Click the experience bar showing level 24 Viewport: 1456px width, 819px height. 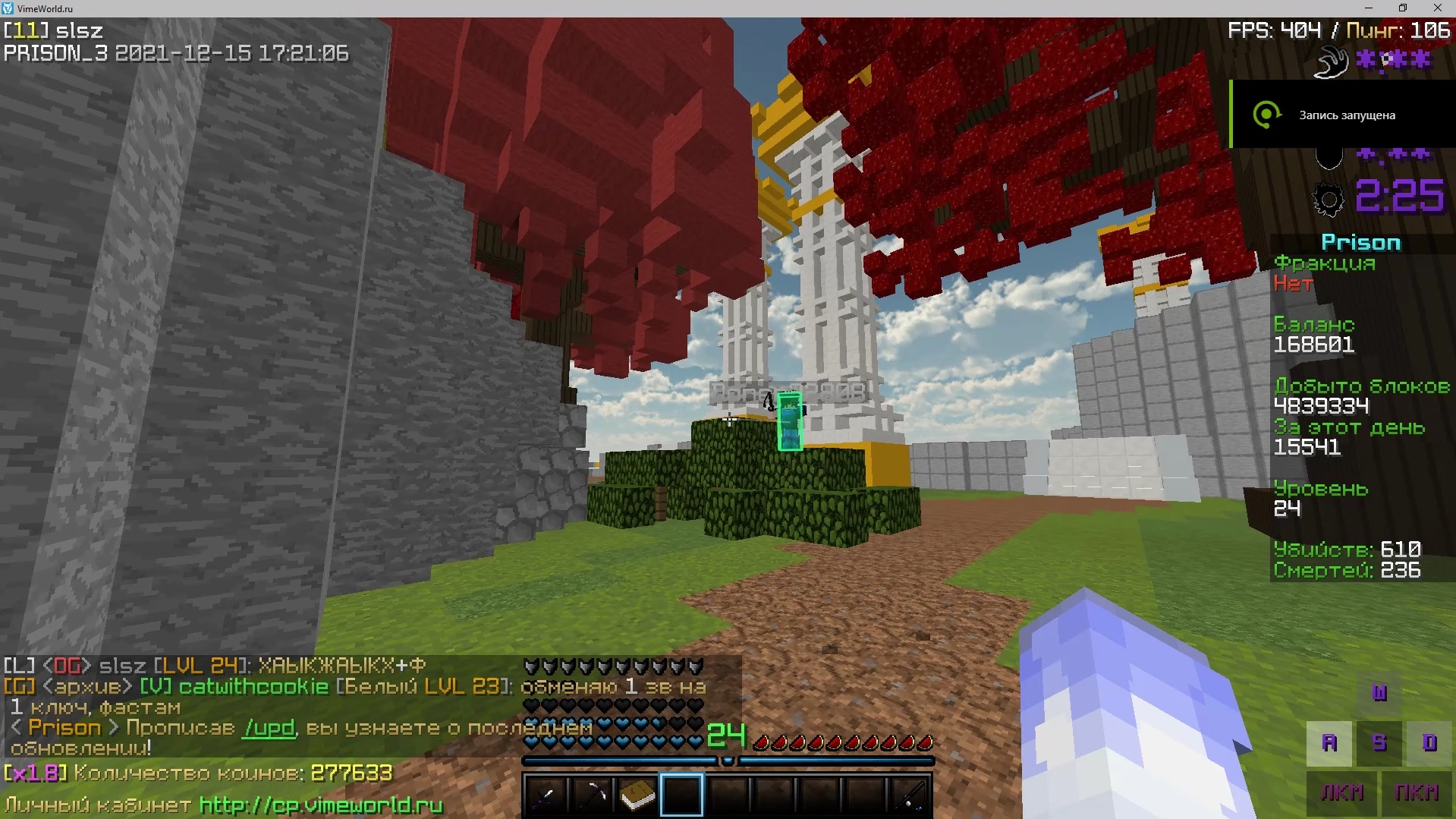(728, 761)
